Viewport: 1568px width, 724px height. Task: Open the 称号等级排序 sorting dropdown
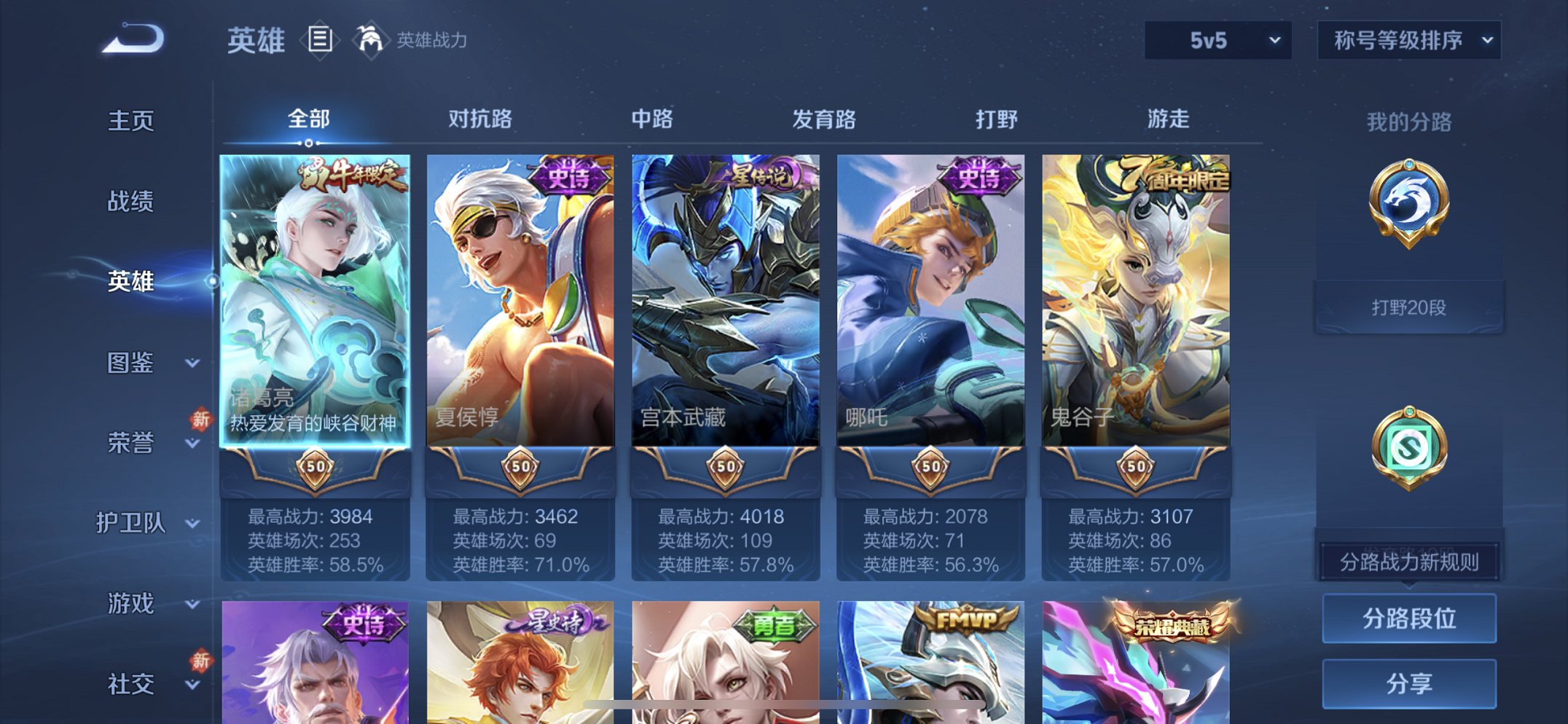pyautogui.click(x=1408, y=42)
